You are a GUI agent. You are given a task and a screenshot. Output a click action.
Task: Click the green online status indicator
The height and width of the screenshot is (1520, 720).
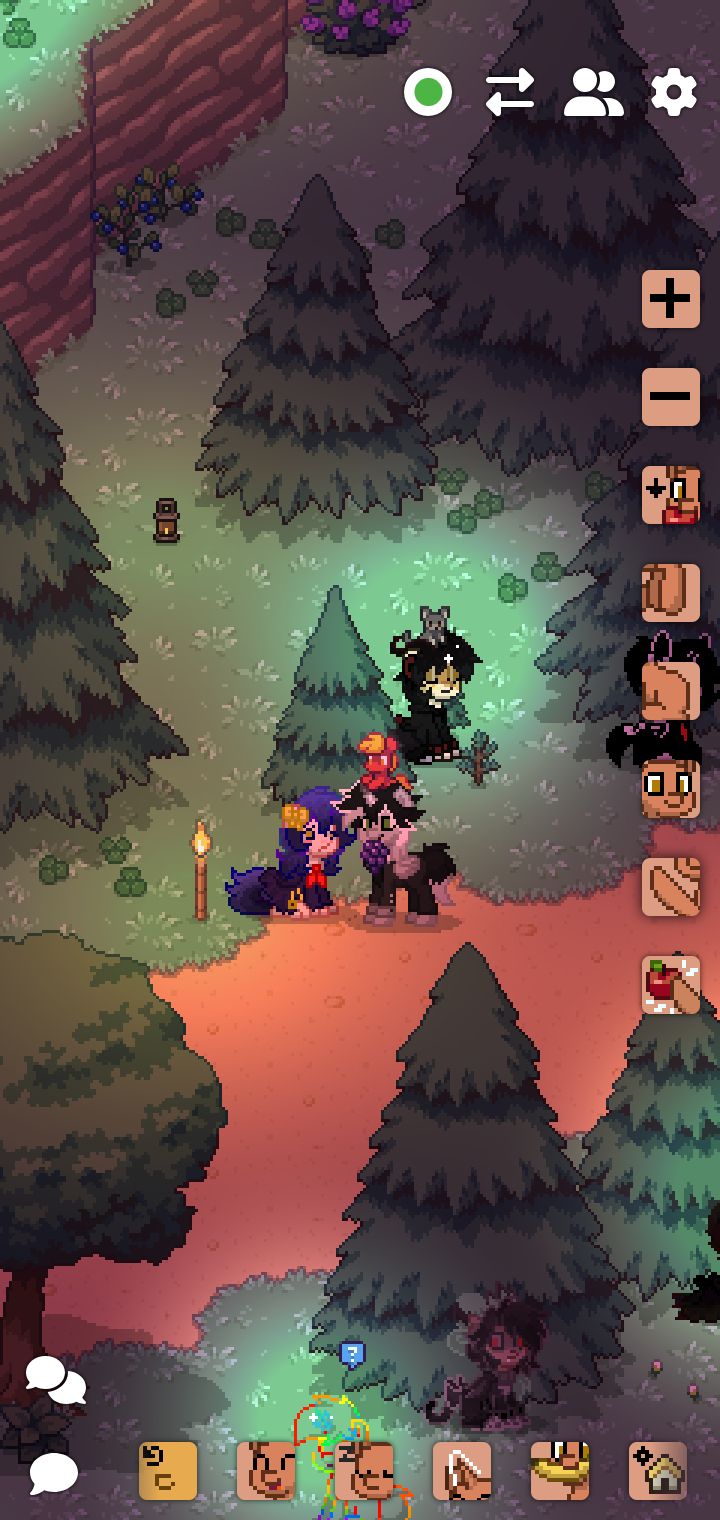(428, 93)
